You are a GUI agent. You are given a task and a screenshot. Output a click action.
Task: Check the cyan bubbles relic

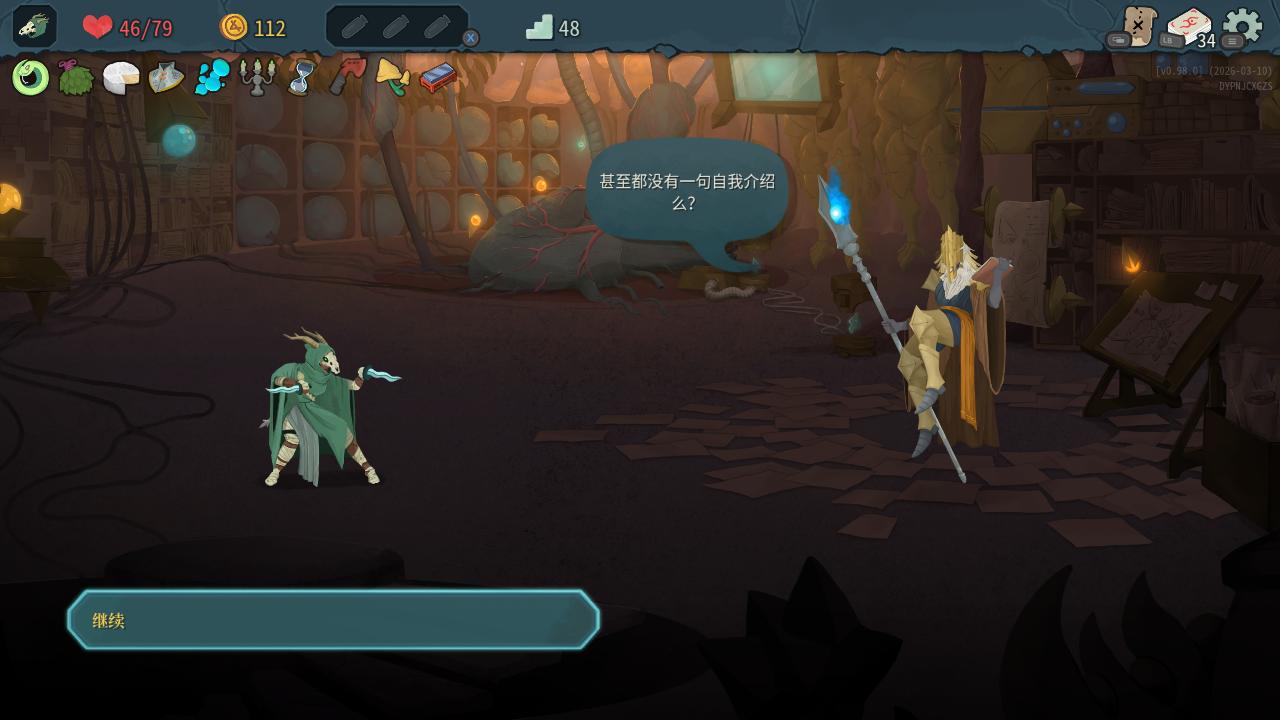[x=212, y=77]
